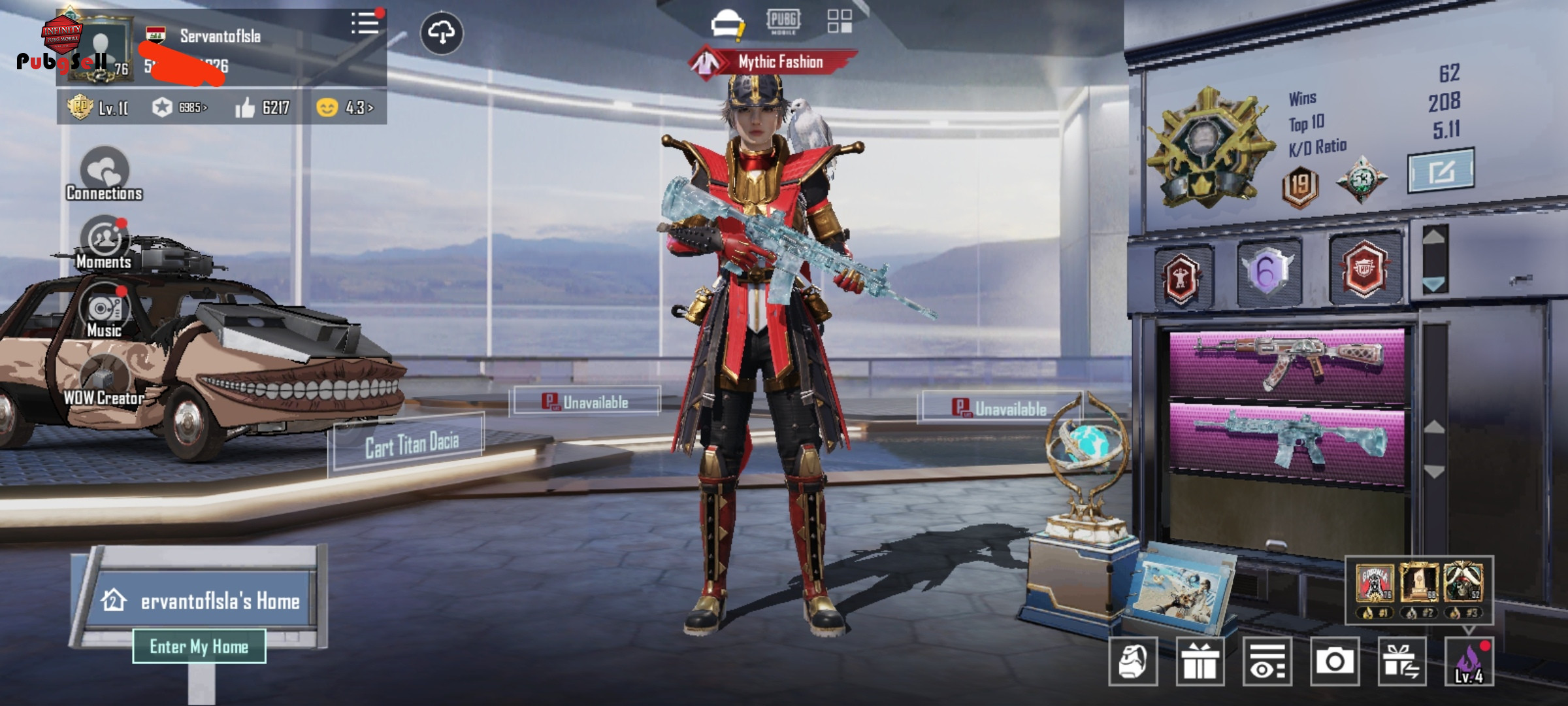Select the AKM weapon skin showcase
Viewport: 1568px width, 706px height.
pyautogui.click(x=1286, y=363)
